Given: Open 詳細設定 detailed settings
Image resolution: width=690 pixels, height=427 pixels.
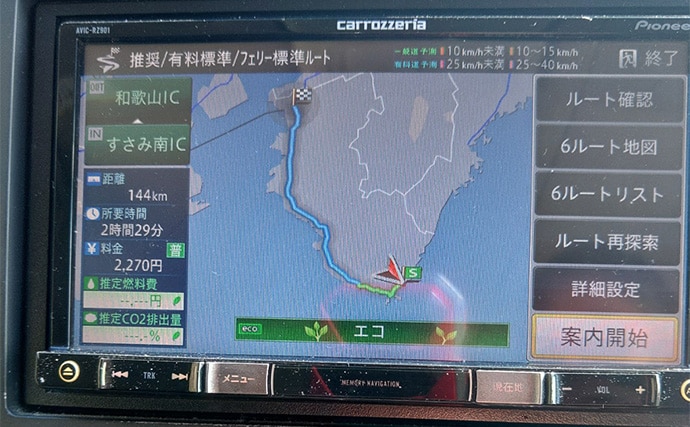Looking at the screenshot, I should (608, 289).
